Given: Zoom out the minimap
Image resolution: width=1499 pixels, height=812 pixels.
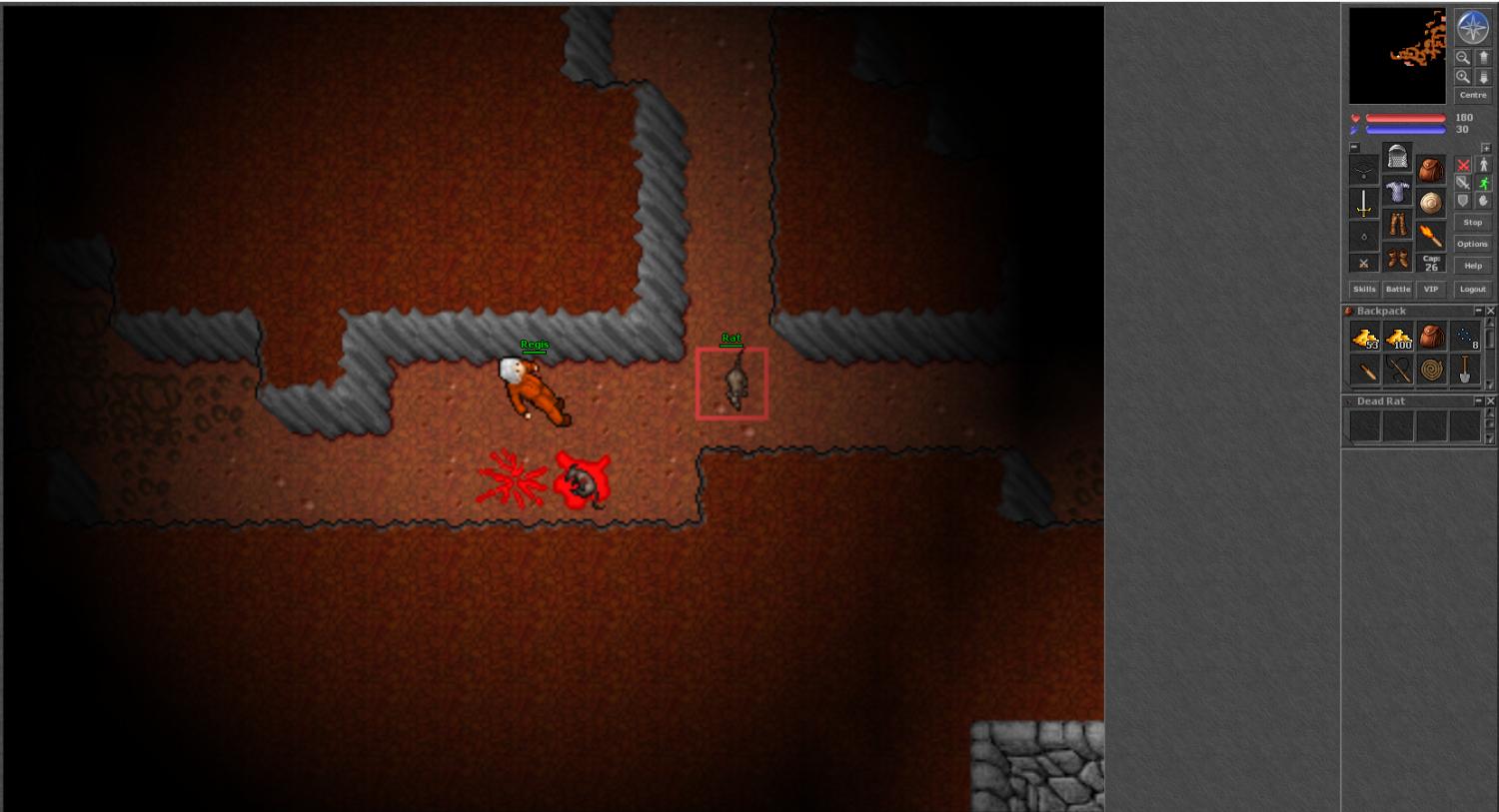Looking at the screenshot, I should [x=1463, y=58].
